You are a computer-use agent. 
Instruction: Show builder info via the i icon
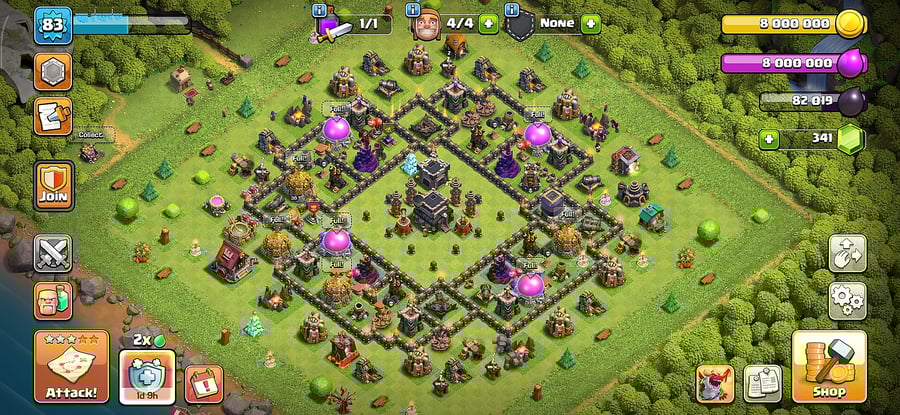(x=414, y=9)
